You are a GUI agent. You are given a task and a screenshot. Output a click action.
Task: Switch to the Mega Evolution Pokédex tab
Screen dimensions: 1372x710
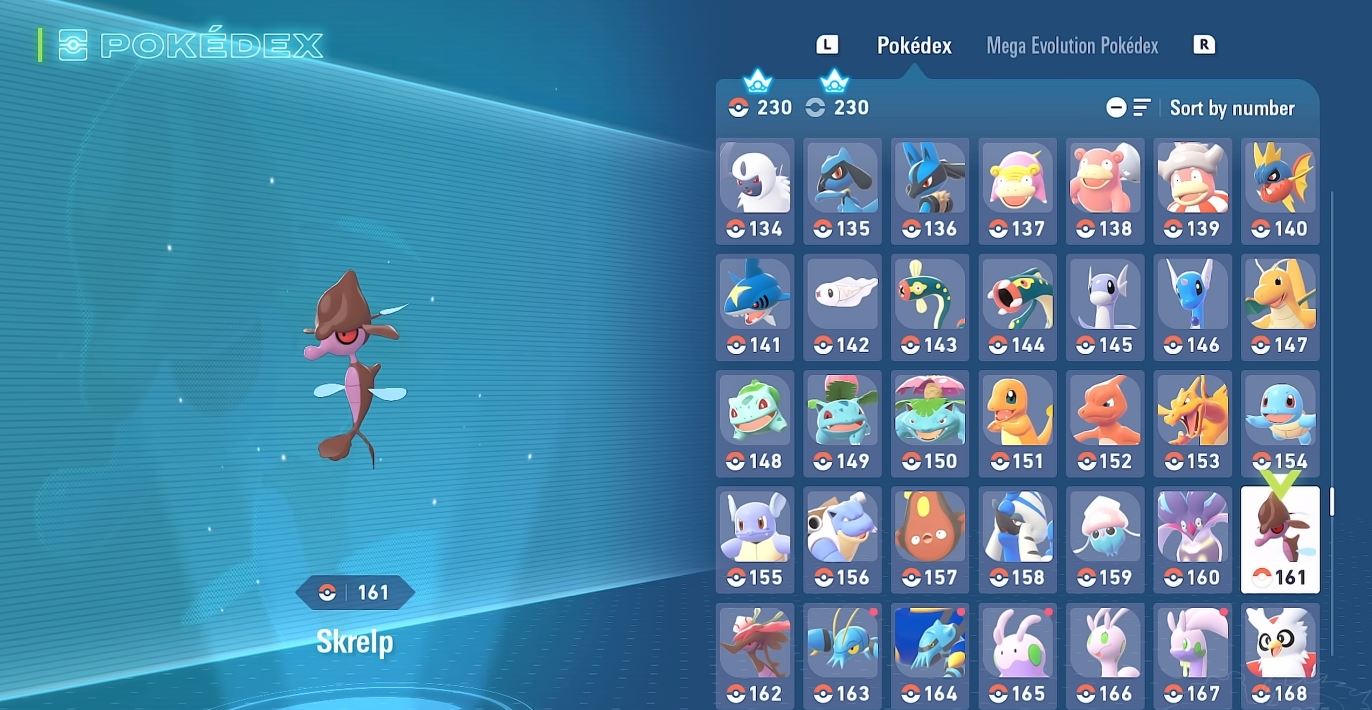pos(1072,46)
